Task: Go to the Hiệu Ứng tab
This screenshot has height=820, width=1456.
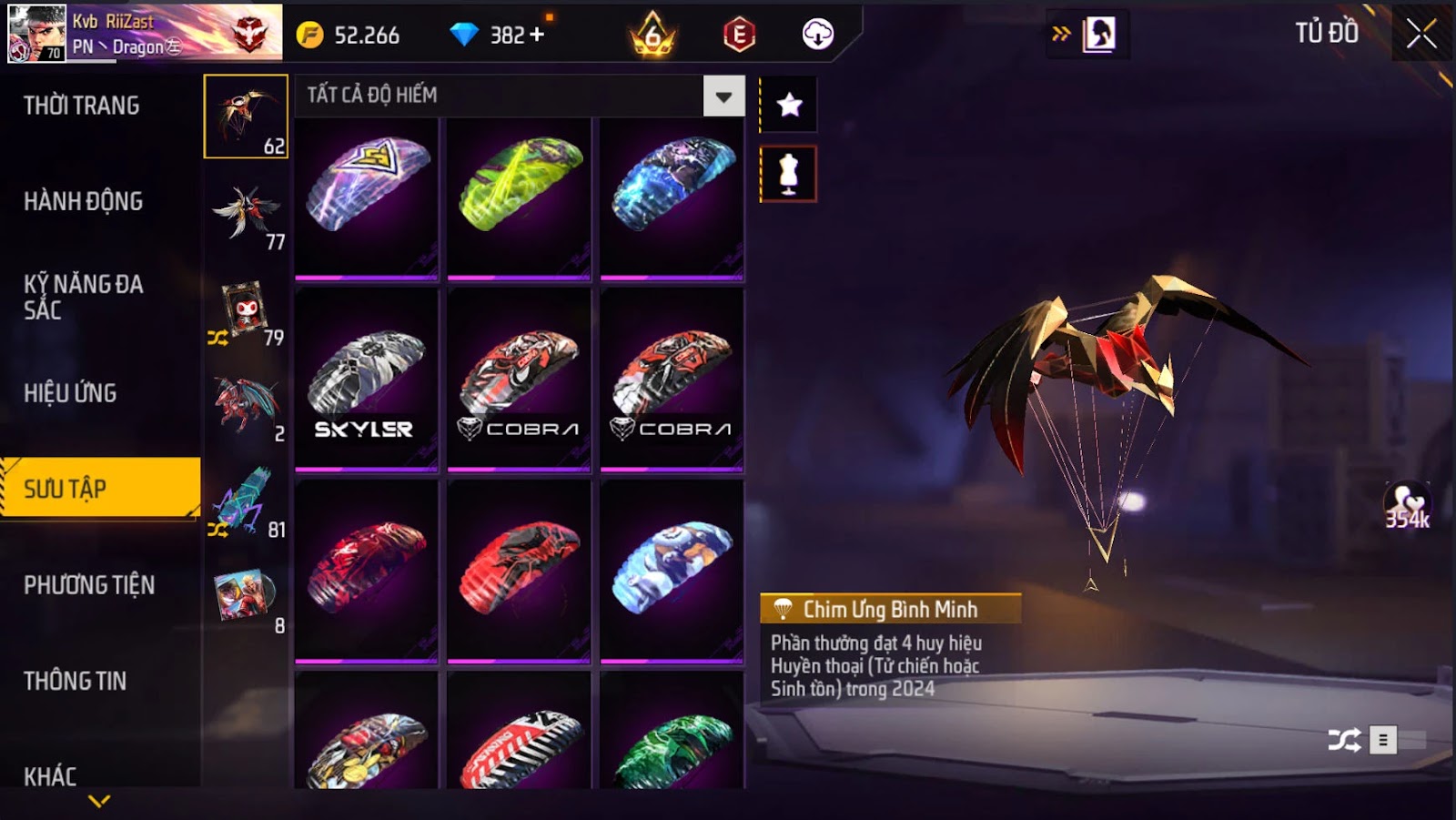Action: click(x=70, y=393)
